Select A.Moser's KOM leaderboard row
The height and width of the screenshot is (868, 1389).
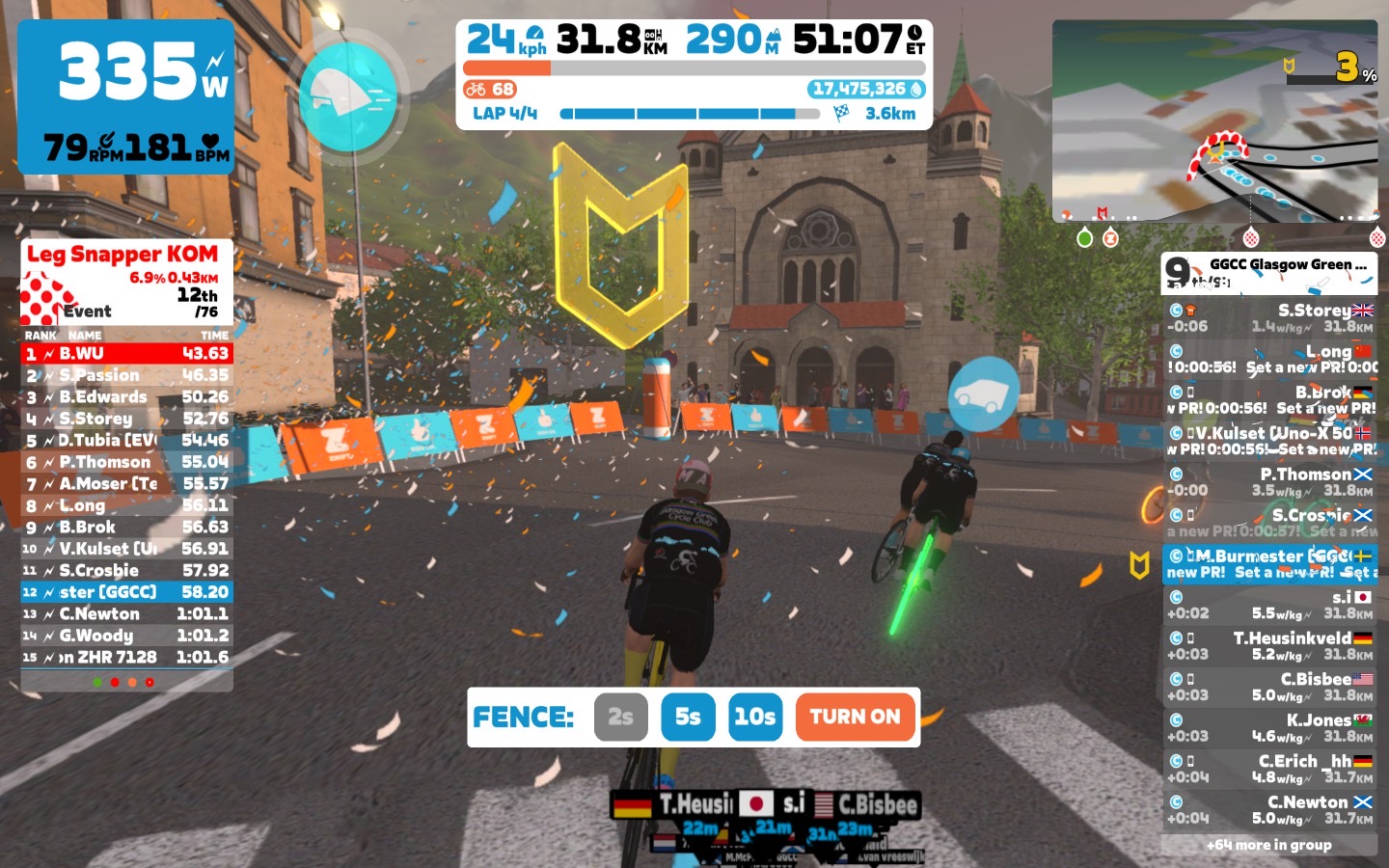tap(126, 484)
